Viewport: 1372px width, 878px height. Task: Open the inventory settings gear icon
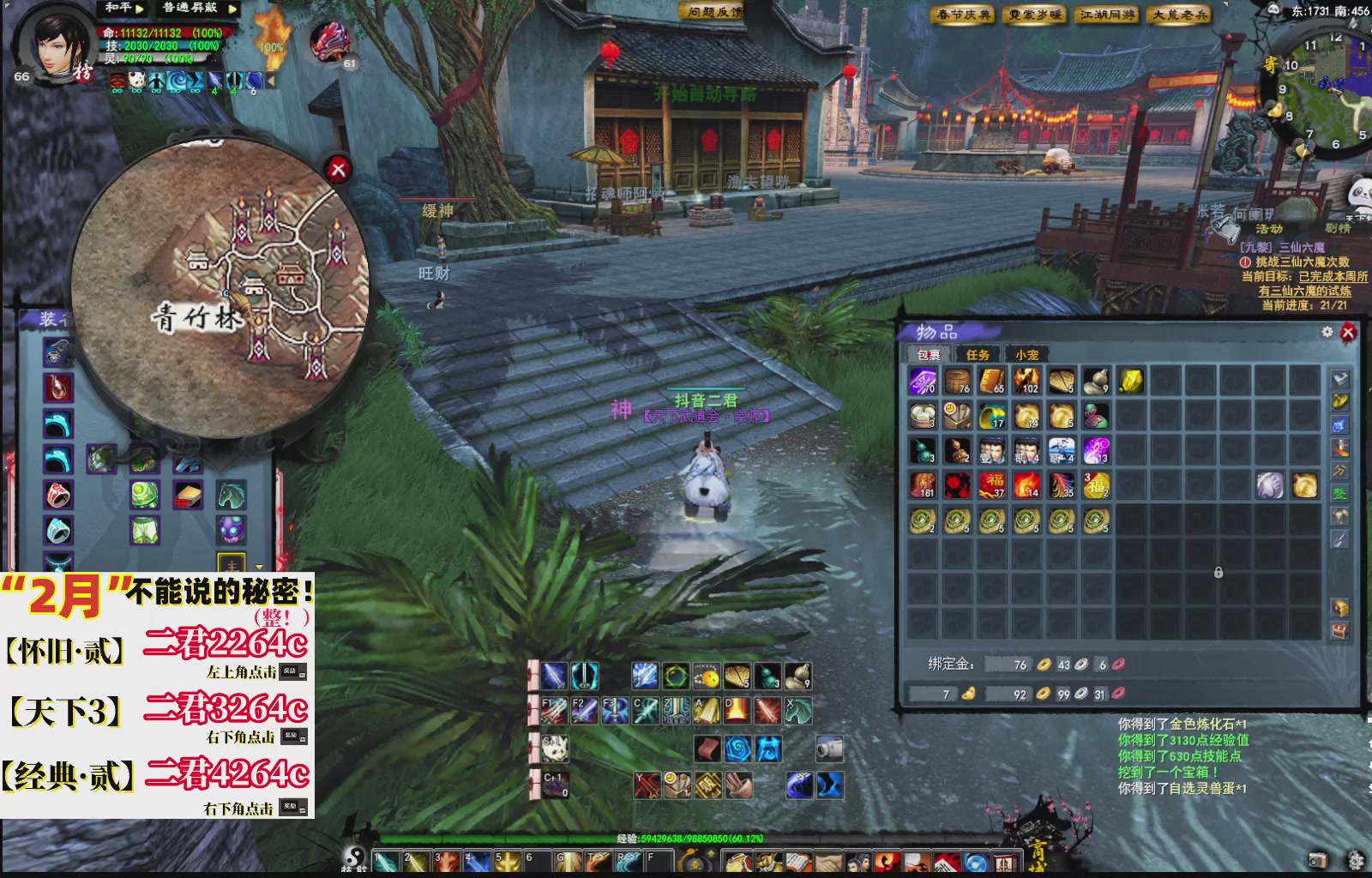coord(1327,333)
